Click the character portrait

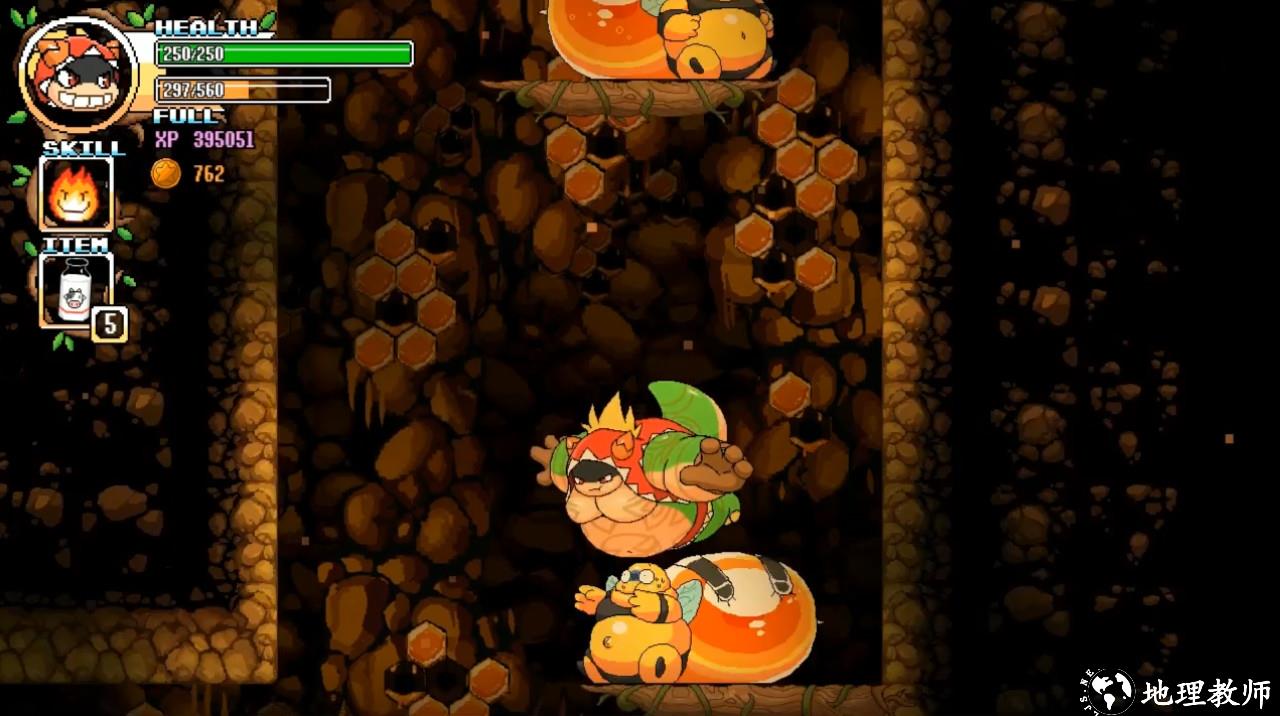(x=78, y=73)
